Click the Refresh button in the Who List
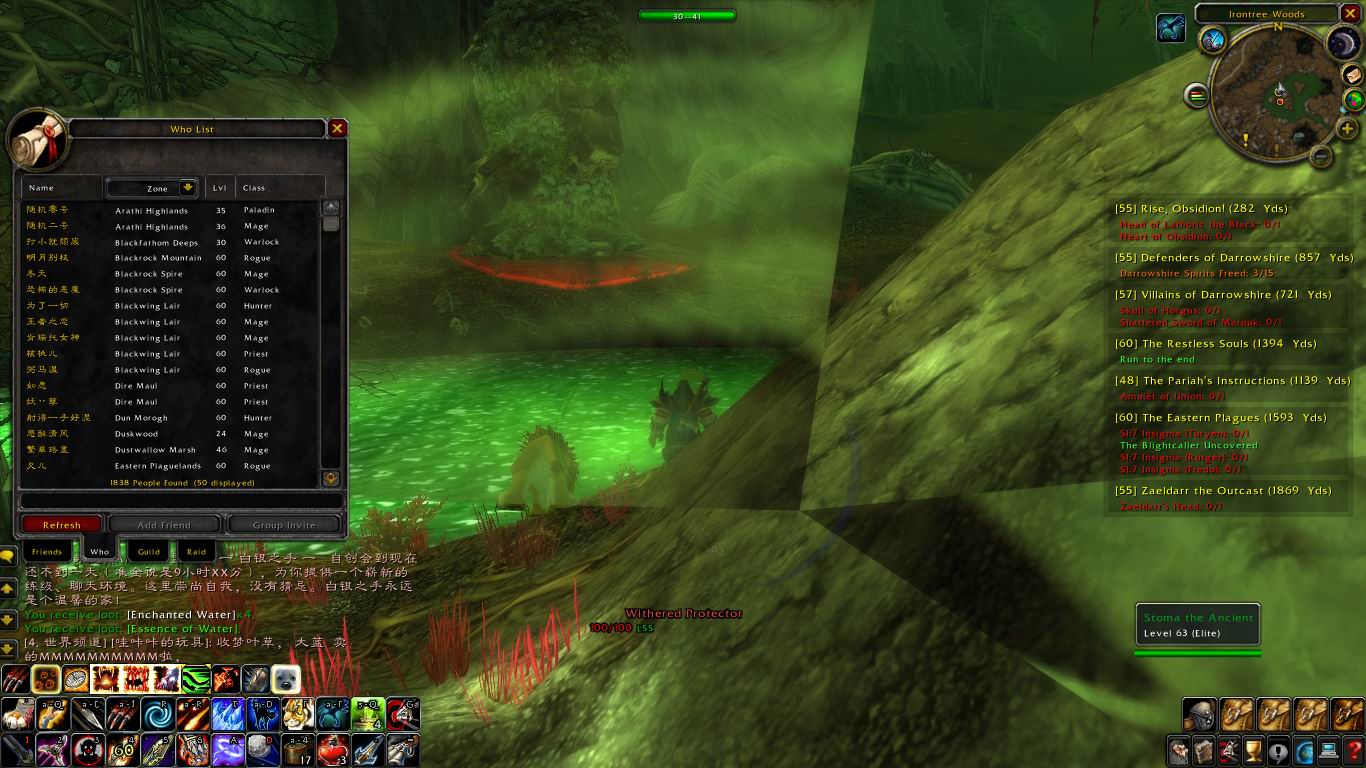1366x768 pixels. pos(62,524)
